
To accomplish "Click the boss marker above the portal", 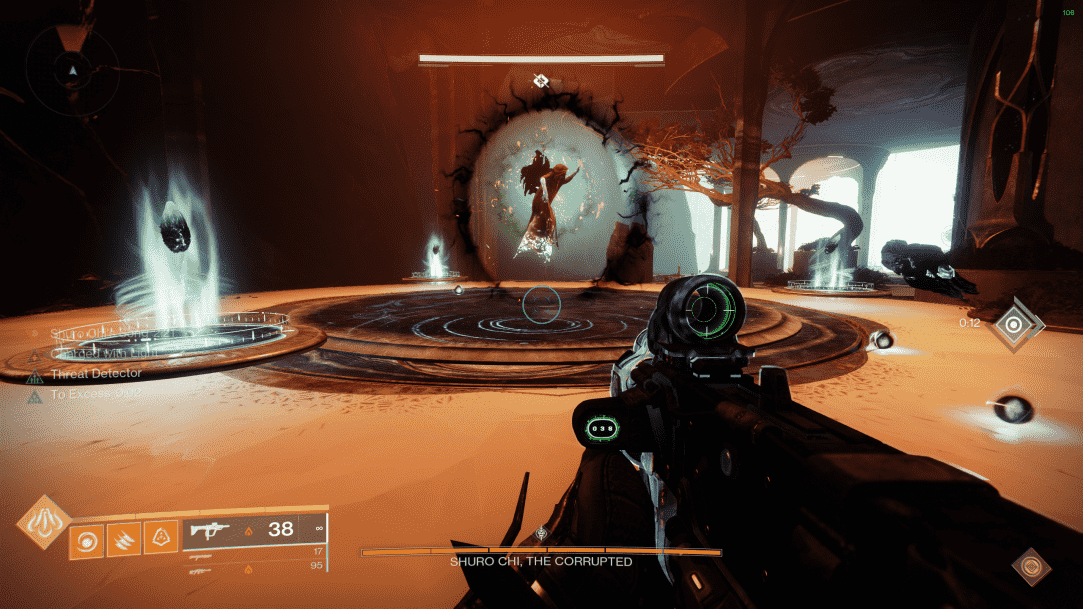I will pos(541,80).
